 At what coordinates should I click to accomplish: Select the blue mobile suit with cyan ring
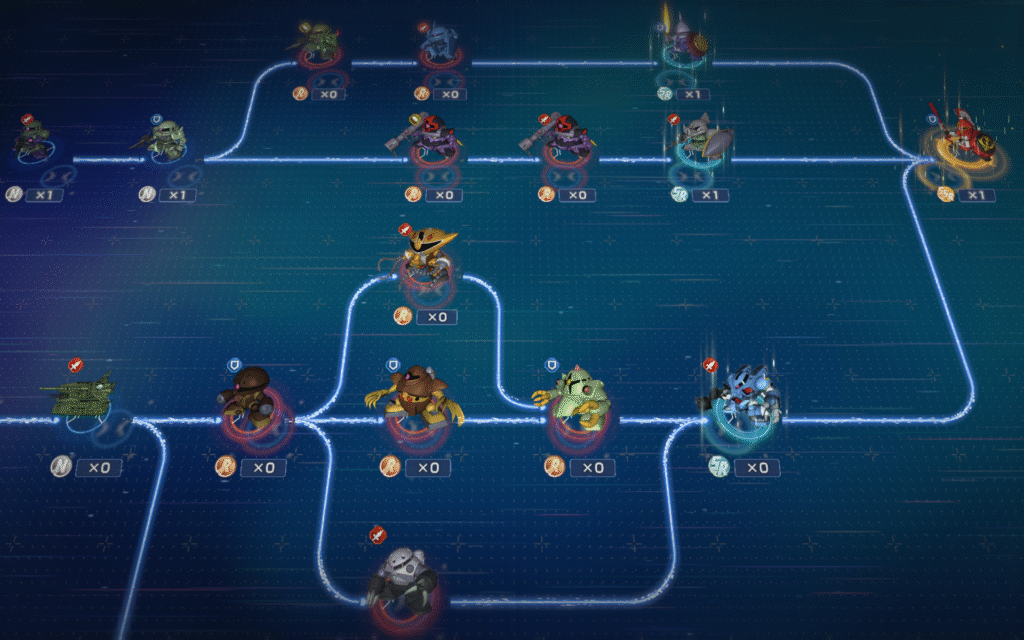click(742, 400)
